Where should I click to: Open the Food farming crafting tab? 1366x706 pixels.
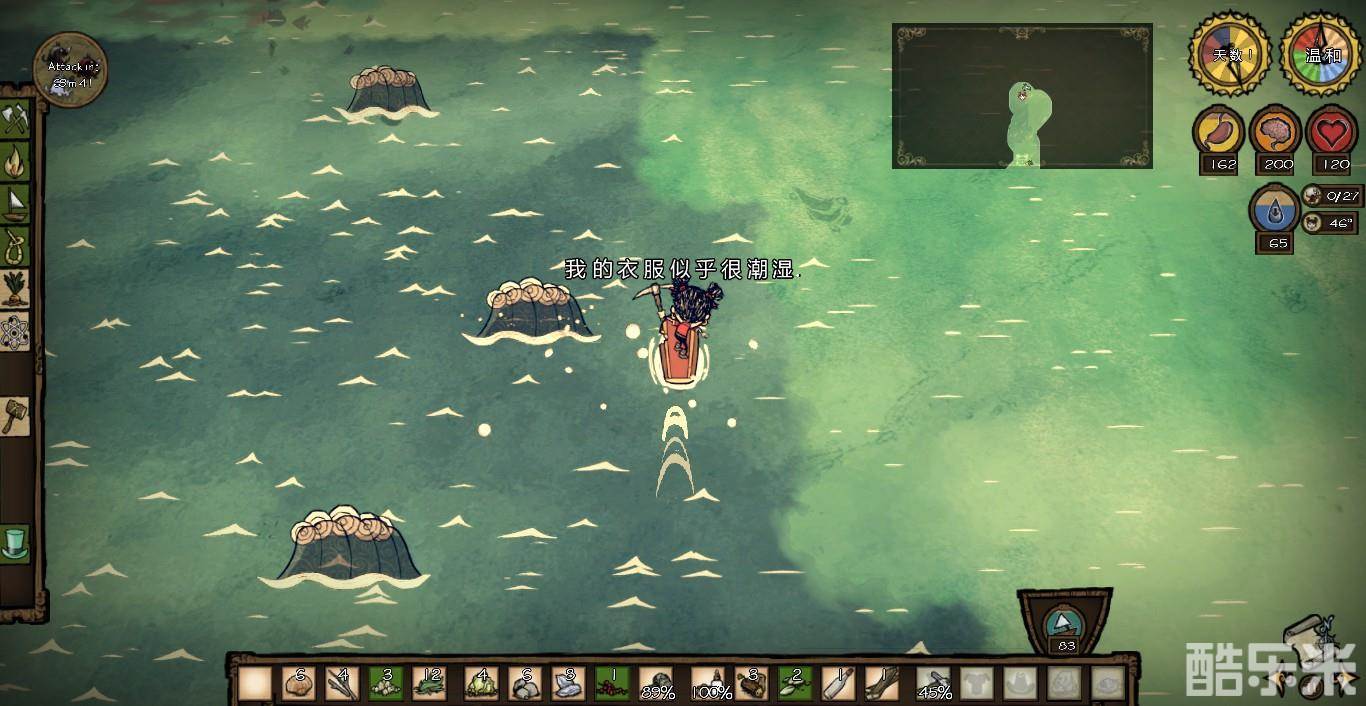[15, 287]
